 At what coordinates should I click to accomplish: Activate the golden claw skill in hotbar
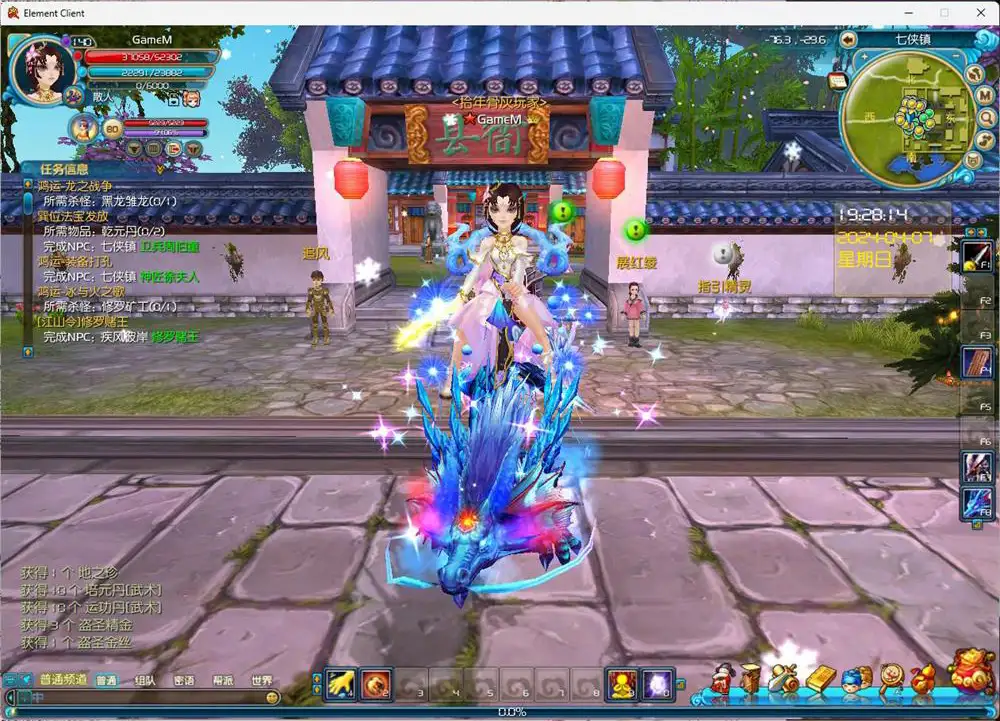point(341,682)
